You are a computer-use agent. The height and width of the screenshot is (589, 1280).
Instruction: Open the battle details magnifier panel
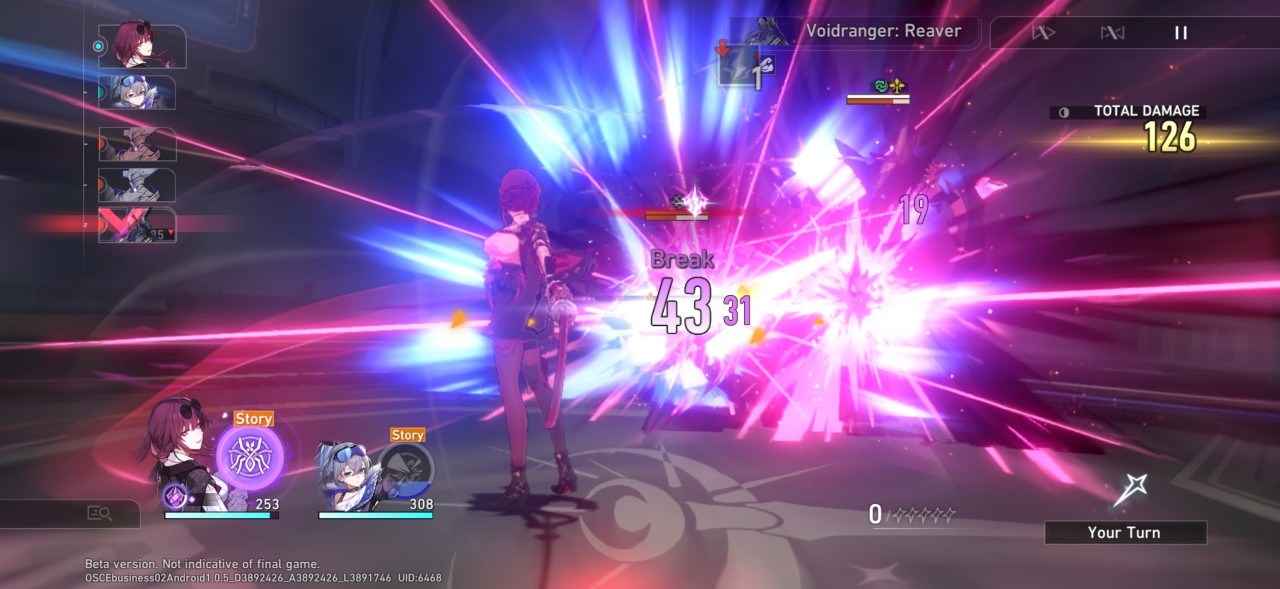(98, 513)
